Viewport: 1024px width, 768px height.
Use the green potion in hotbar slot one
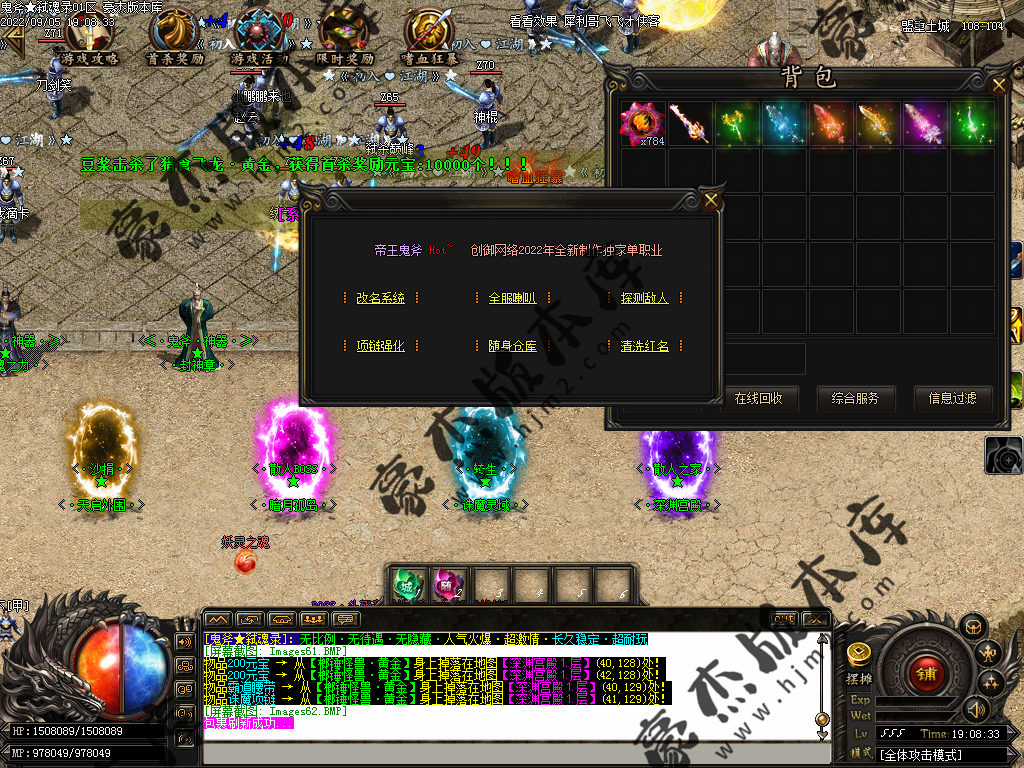pyautogui.click(x=405, y=585)
